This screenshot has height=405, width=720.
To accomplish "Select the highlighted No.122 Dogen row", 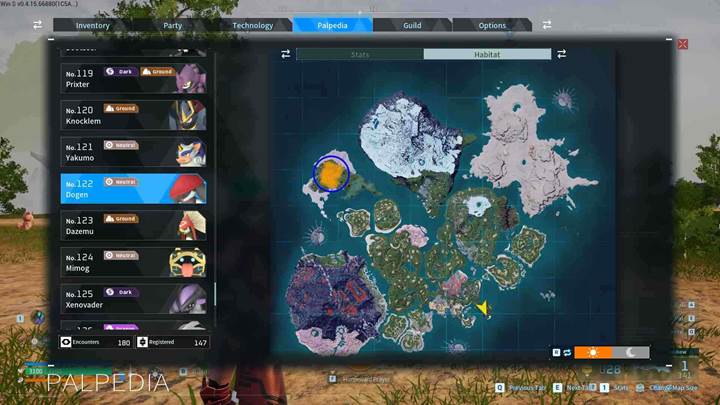I will (x=134, y=188).
